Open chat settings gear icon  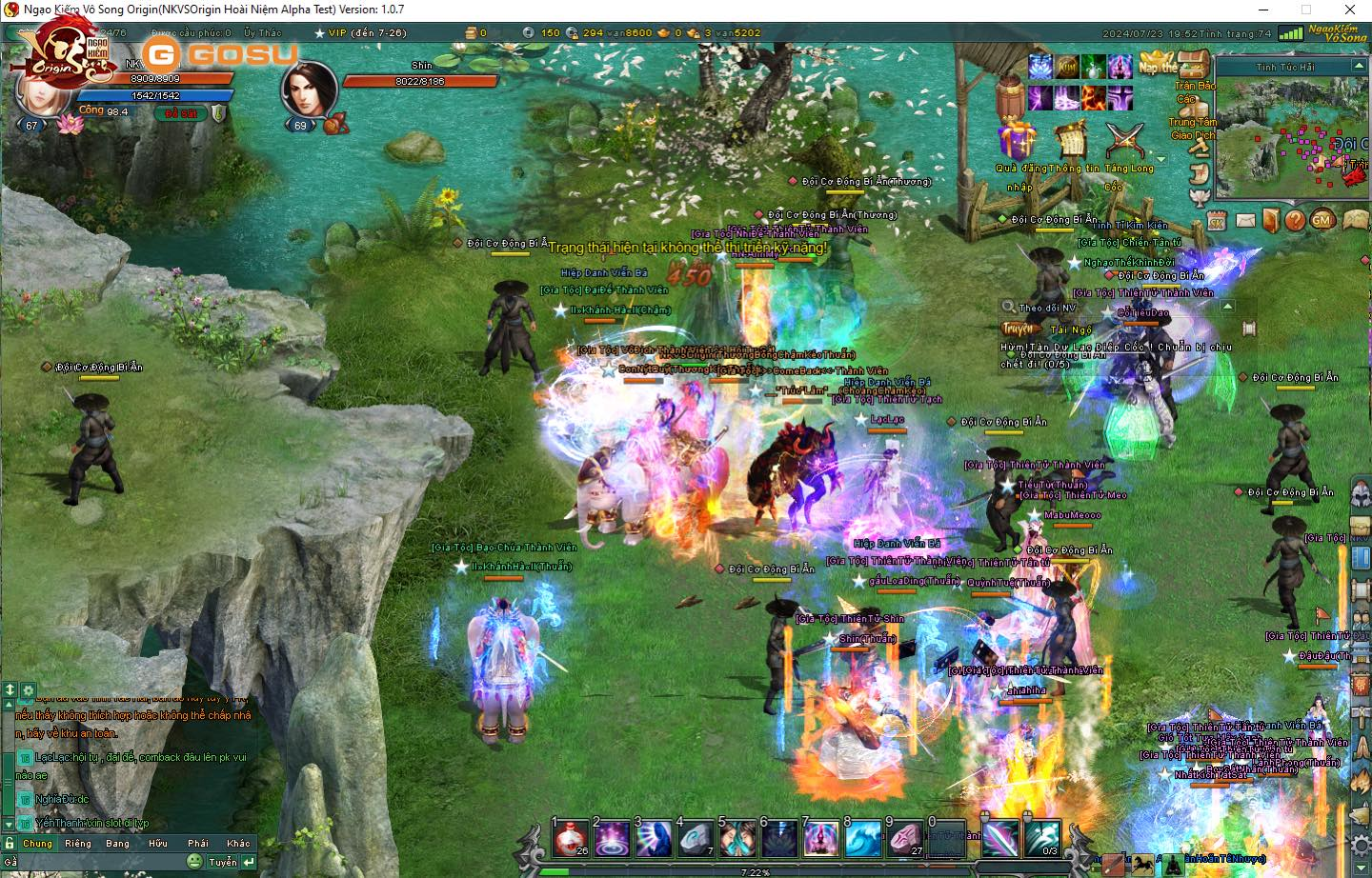point(29,690)
